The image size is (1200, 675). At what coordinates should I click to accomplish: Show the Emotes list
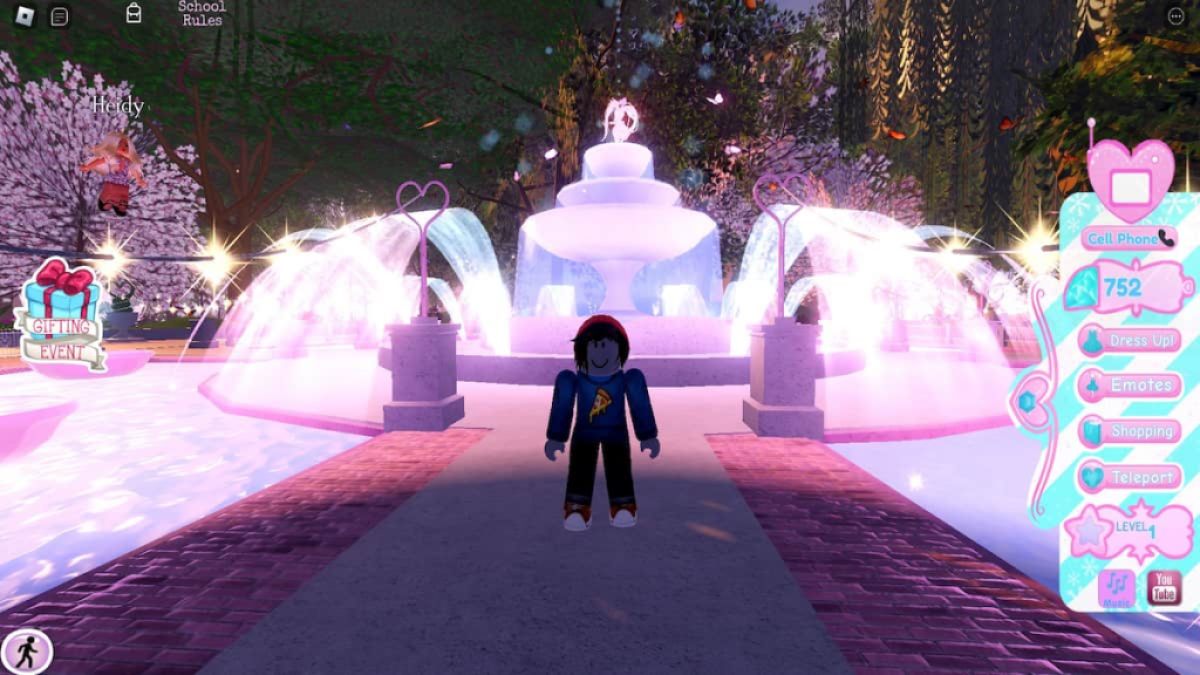point(1130,385)
